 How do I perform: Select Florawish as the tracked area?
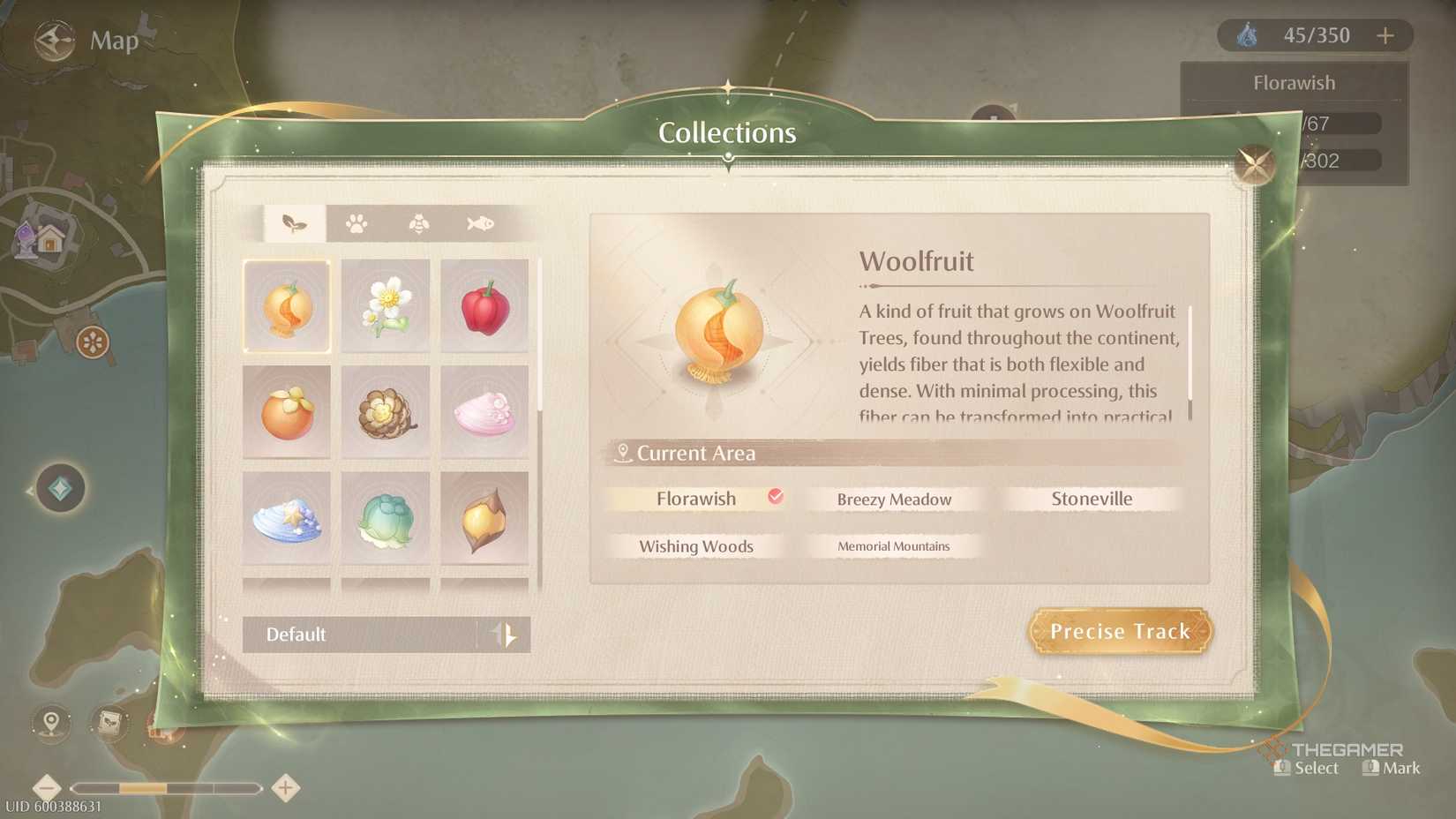(x=696, y=499)
